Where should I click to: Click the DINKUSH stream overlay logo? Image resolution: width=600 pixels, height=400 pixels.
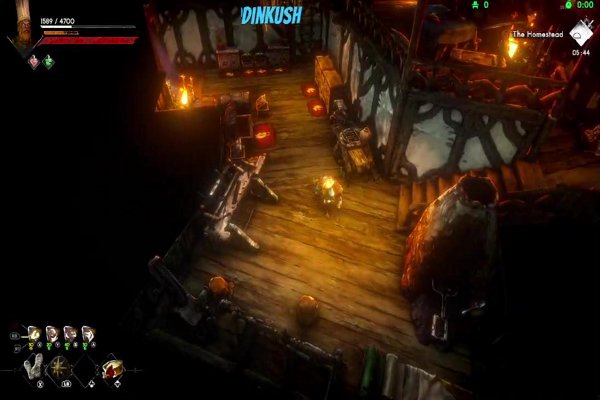pyautogui.click(x=271, y=16)
